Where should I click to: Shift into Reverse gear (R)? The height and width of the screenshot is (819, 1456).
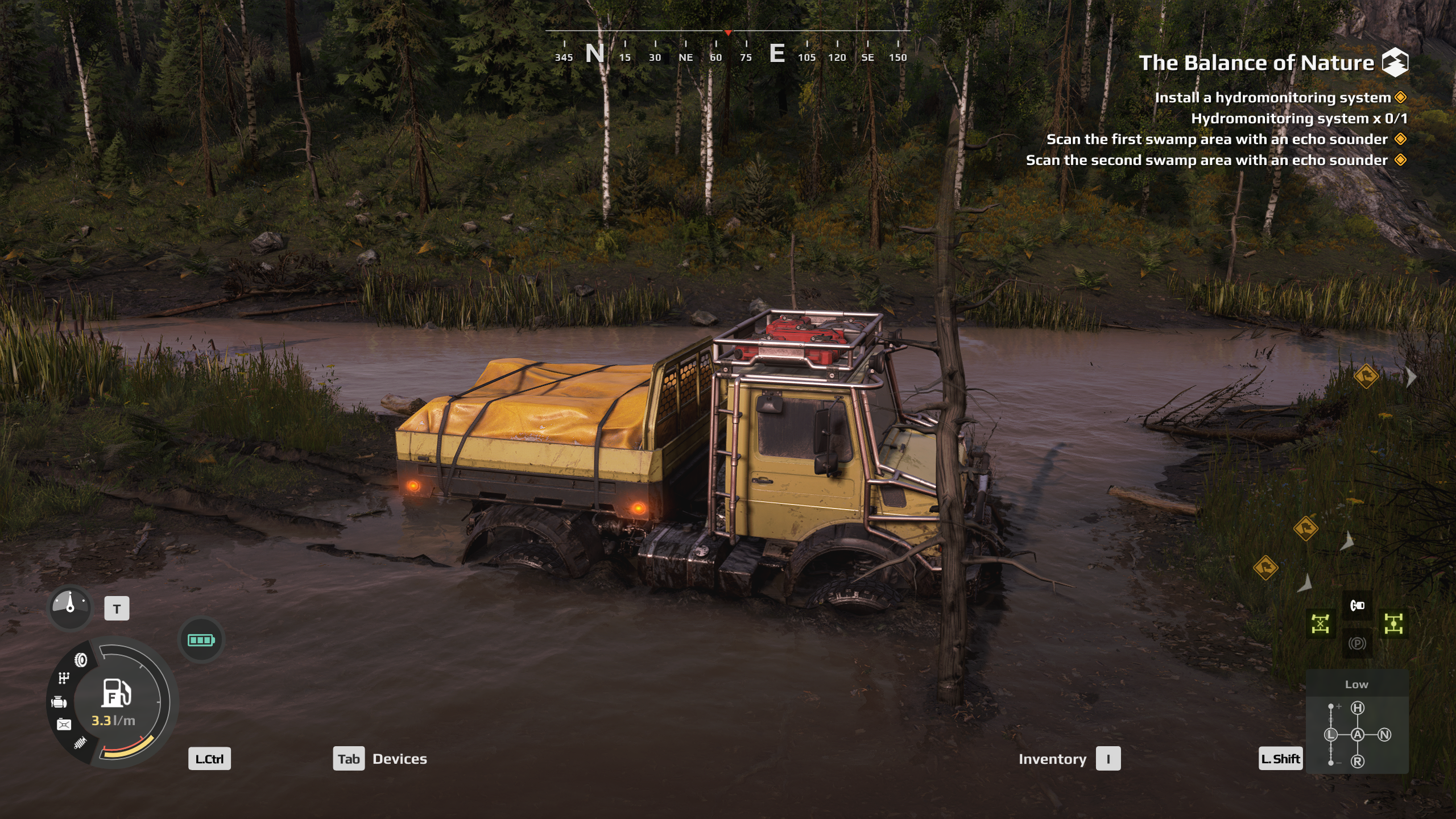click(x=1358, y=762)
